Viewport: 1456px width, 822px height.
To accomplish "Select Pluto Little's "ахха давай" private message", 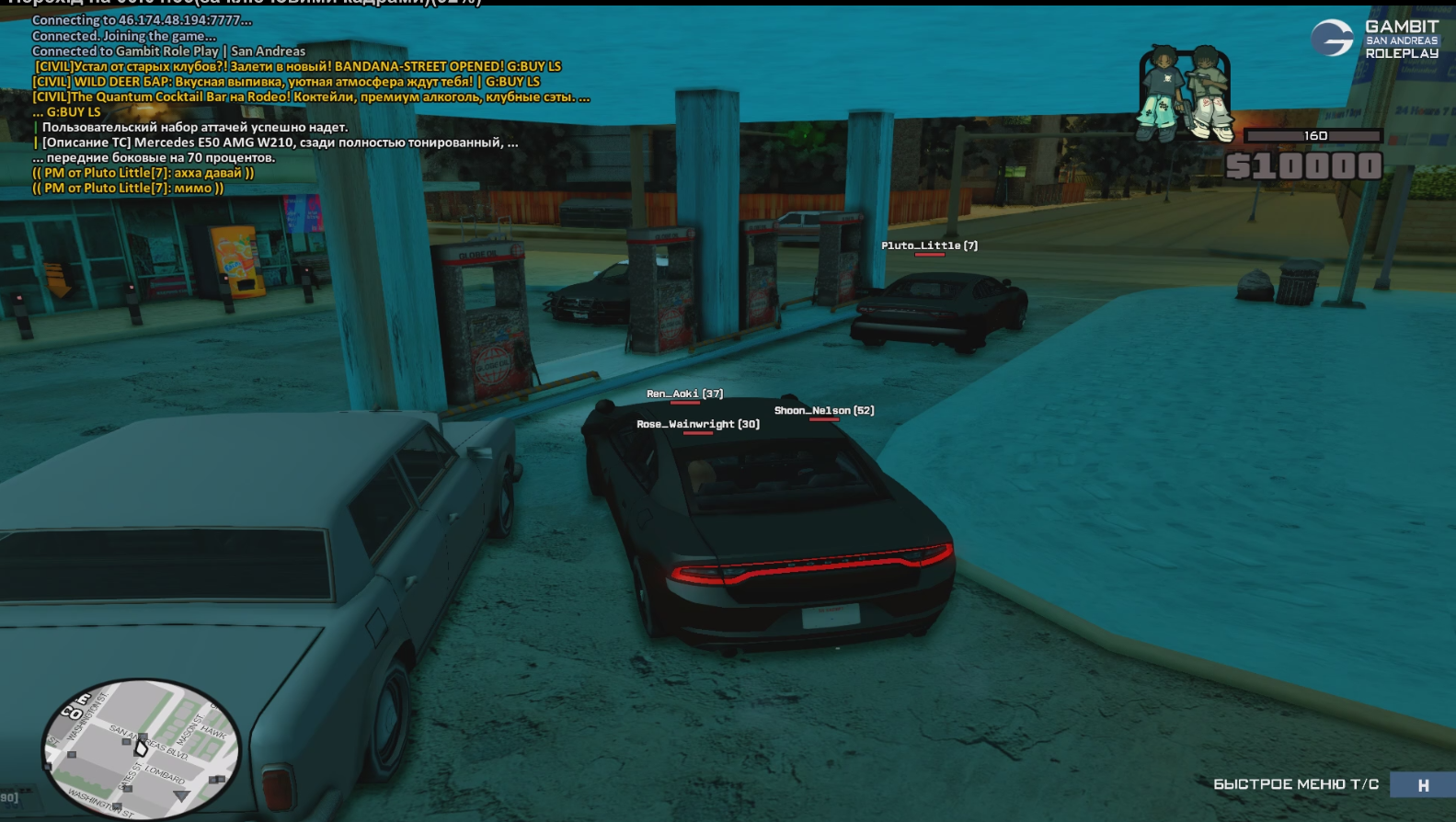I will point(143,173).
